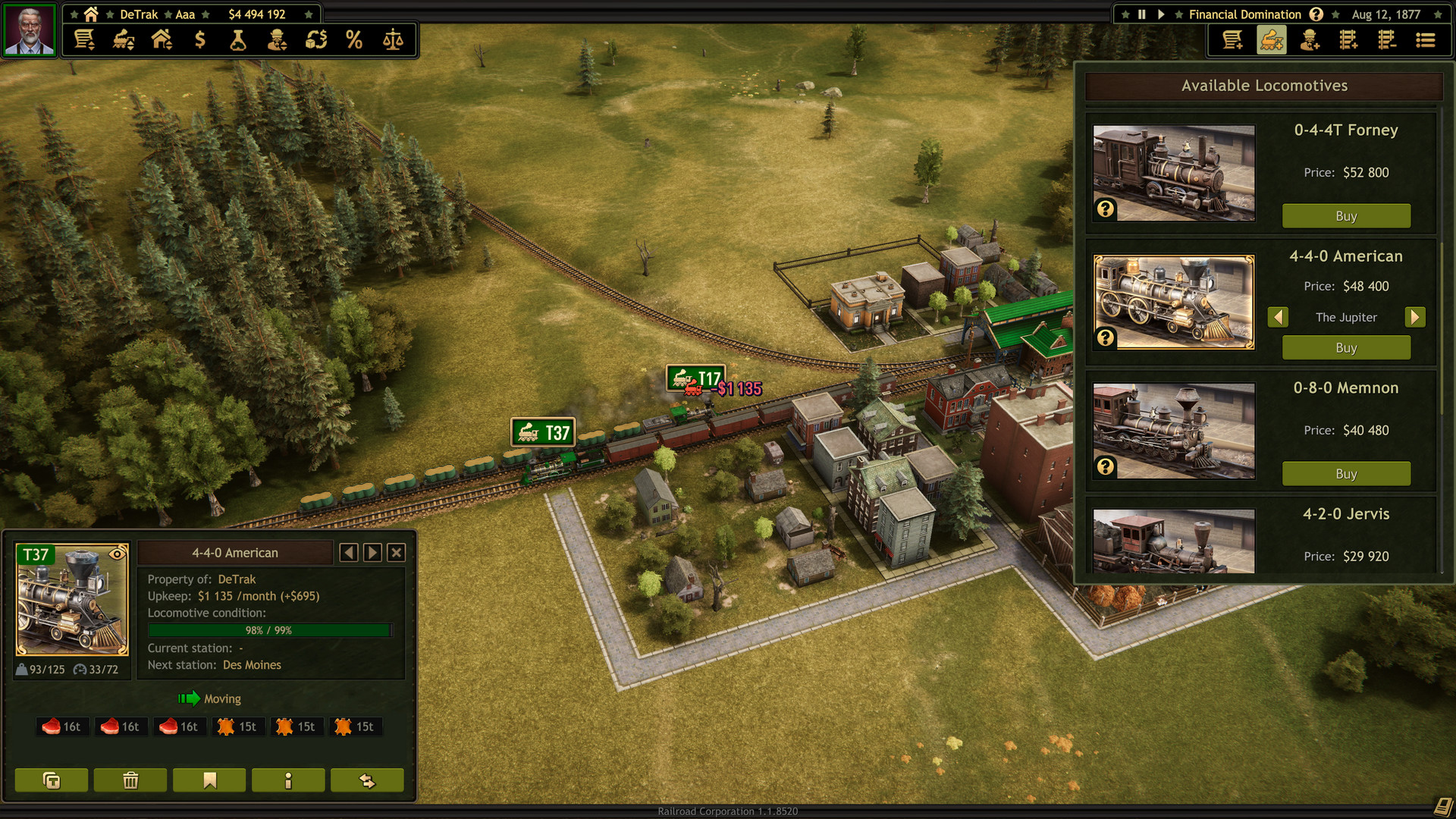Image resolution: width=1456 pixels, height=819 pixels.
Task: Click the remove track icon
Action: coord(1387,39)
